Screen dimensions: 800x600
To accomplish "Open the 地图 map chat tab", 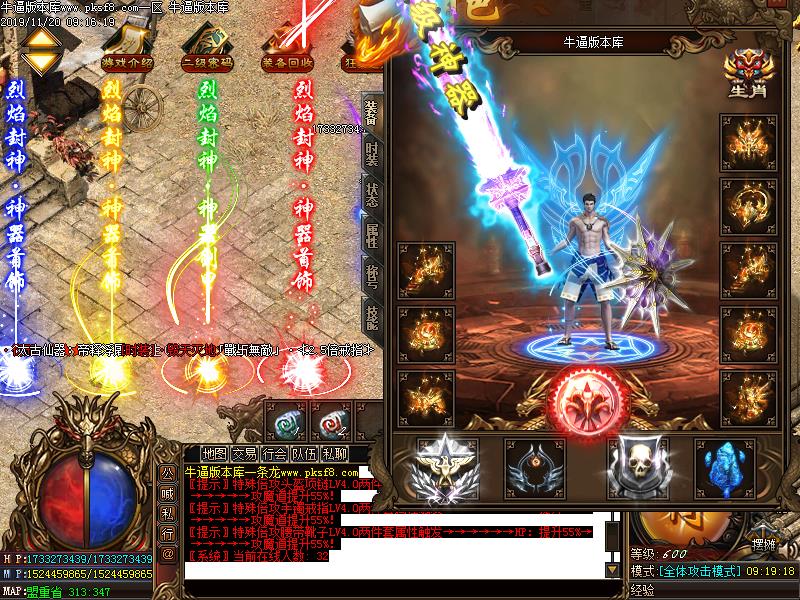I will 213,453.
